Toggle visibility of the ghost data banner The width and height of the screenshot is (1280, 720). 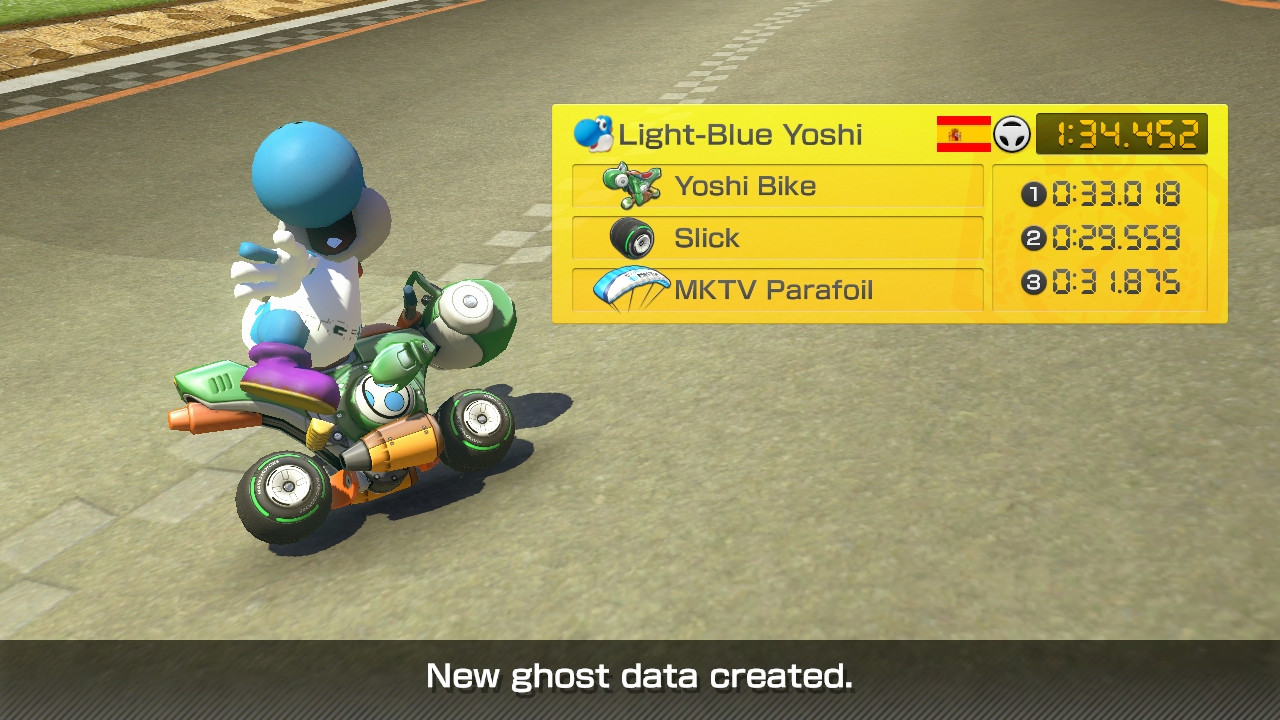tap(640, 676)
